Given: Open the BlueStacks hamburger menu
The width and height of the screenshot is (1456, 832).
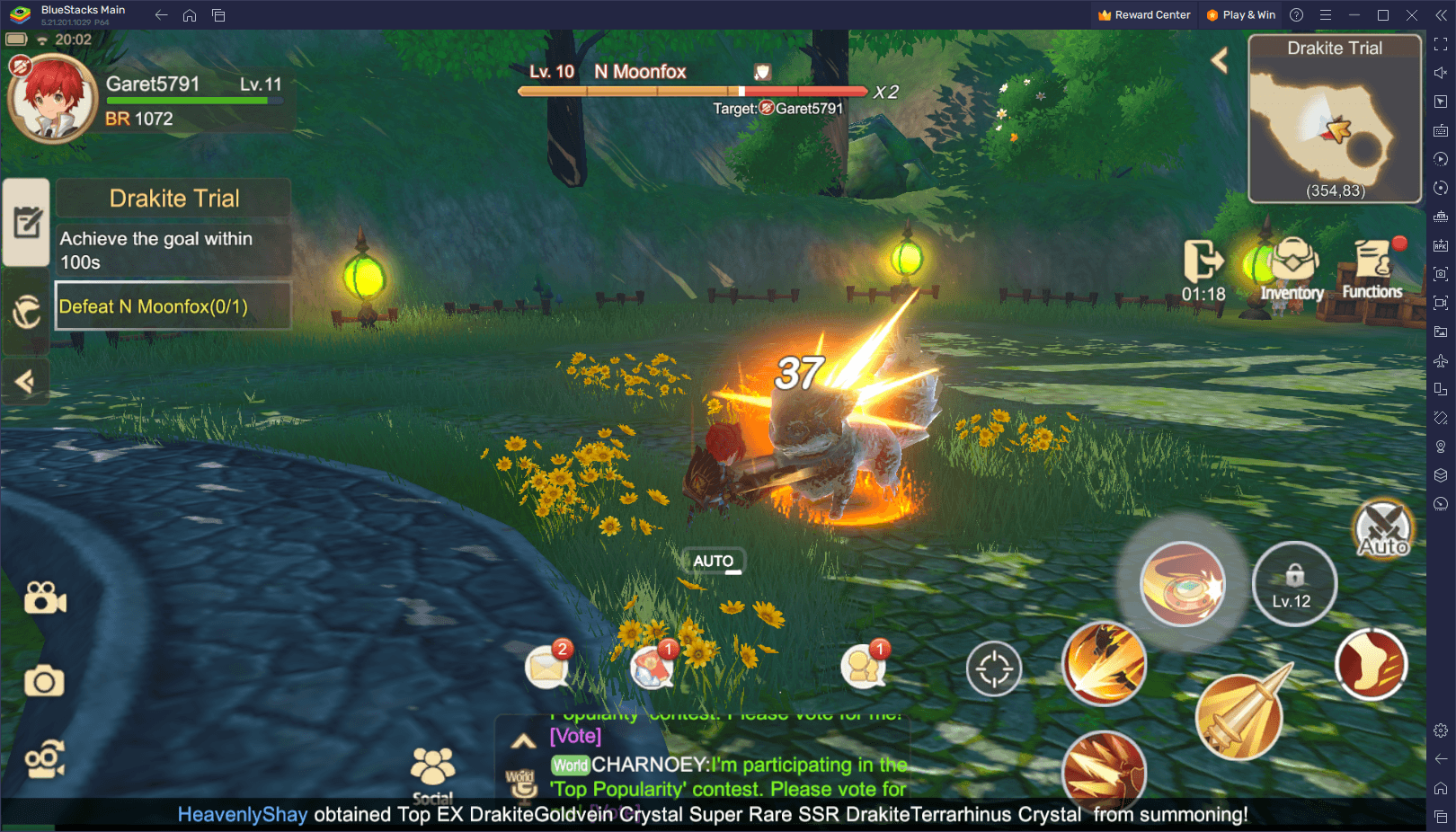Looking at the screenshot, I should point(1327,14).
